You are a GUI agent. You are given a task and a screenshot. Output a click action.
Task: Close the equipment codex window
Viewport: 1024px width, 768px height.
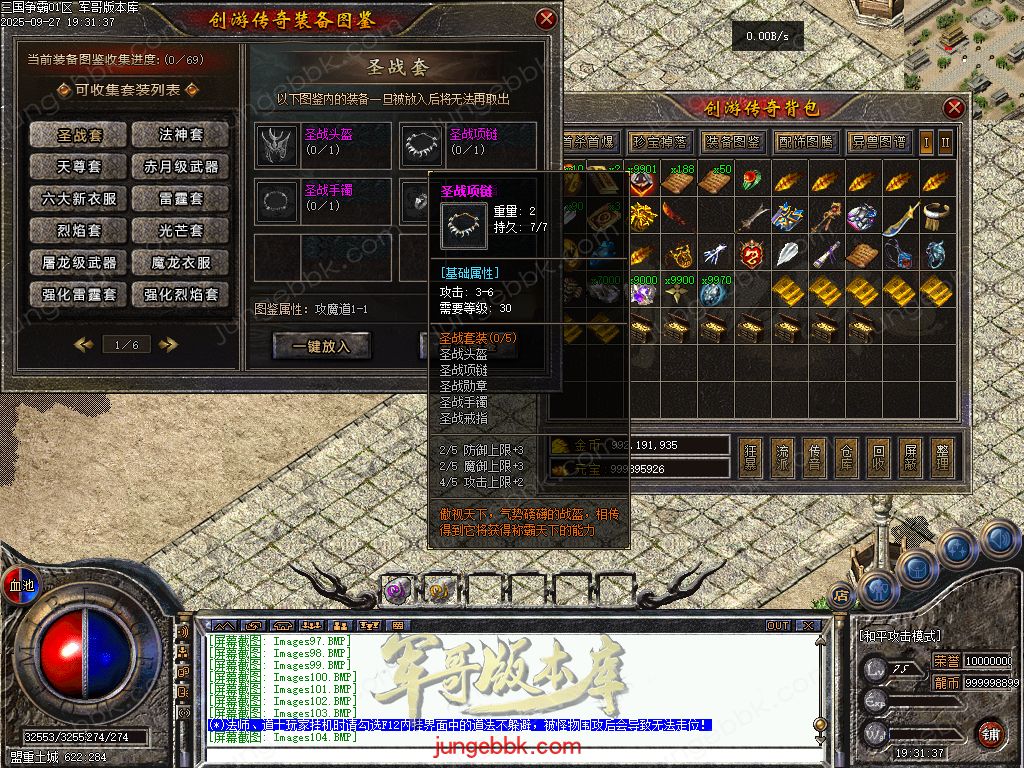546,19
